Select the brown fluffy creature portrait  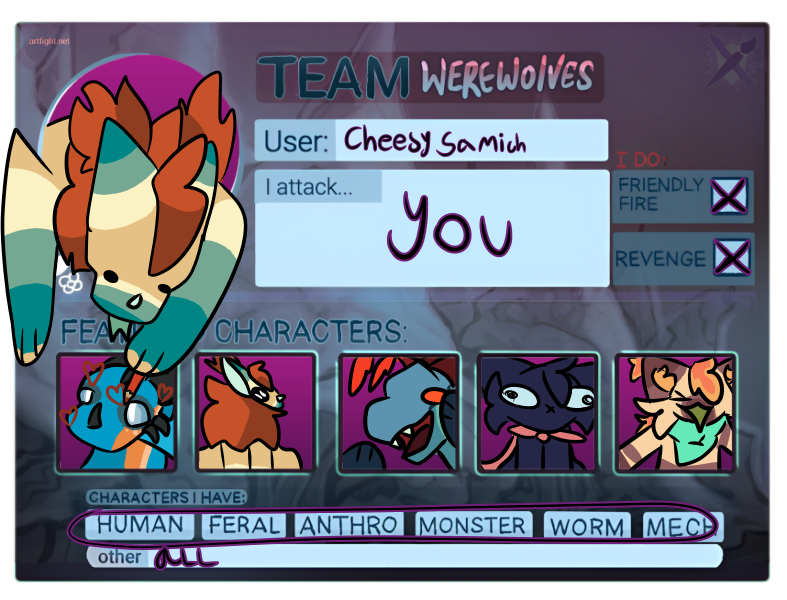(x=256, y=412)
